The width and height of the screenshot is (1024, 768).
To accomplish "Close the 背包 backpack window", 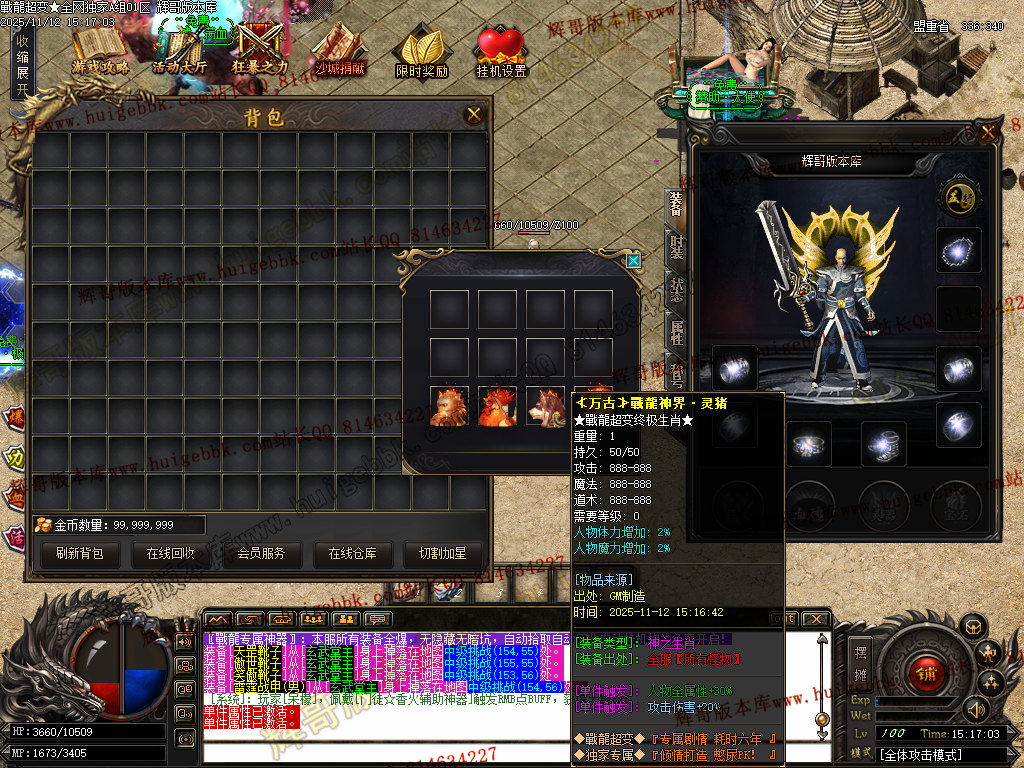I will pyautogui.click(x=474, y=115).
